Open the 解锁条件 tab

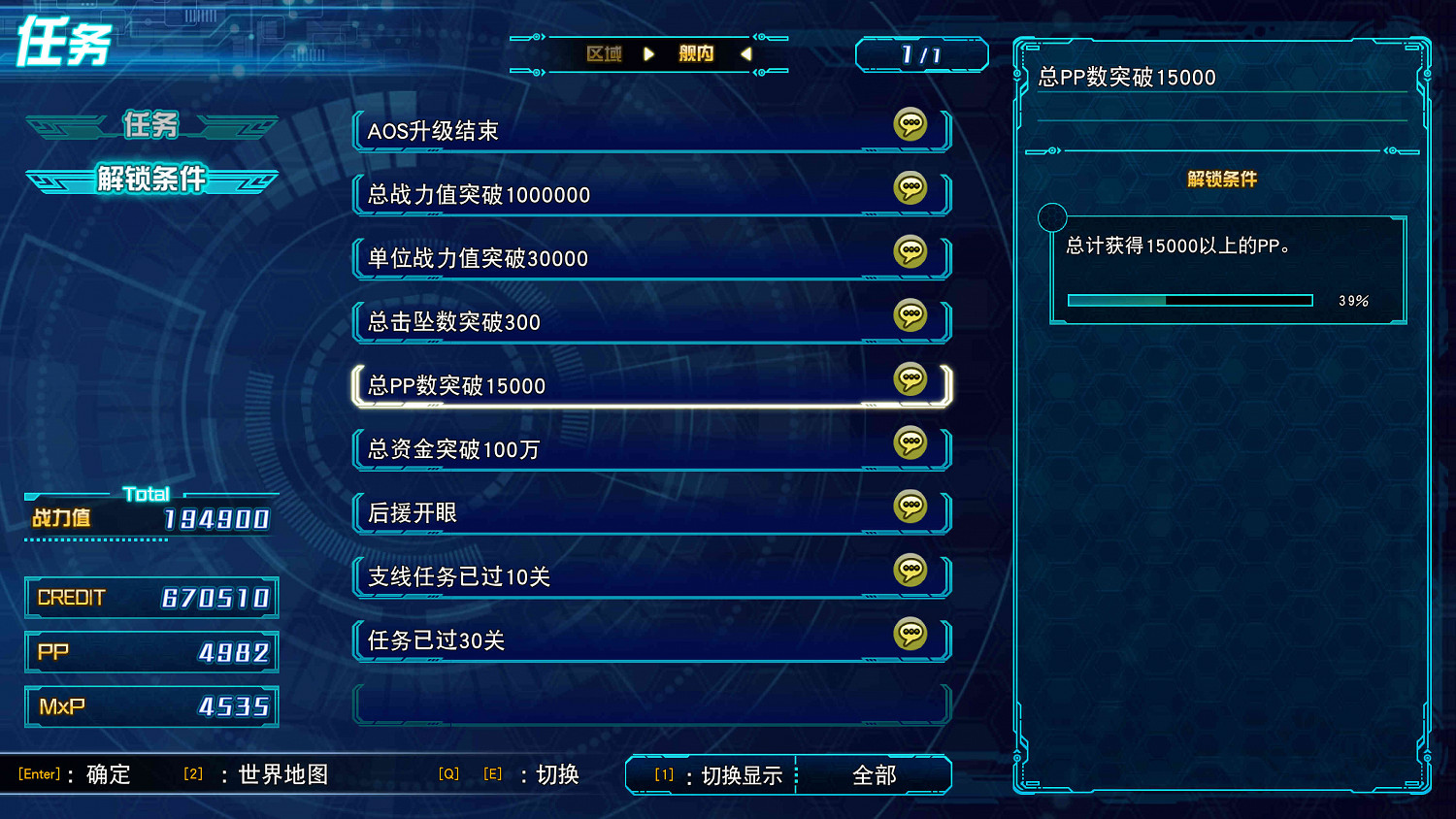[150, 180]
